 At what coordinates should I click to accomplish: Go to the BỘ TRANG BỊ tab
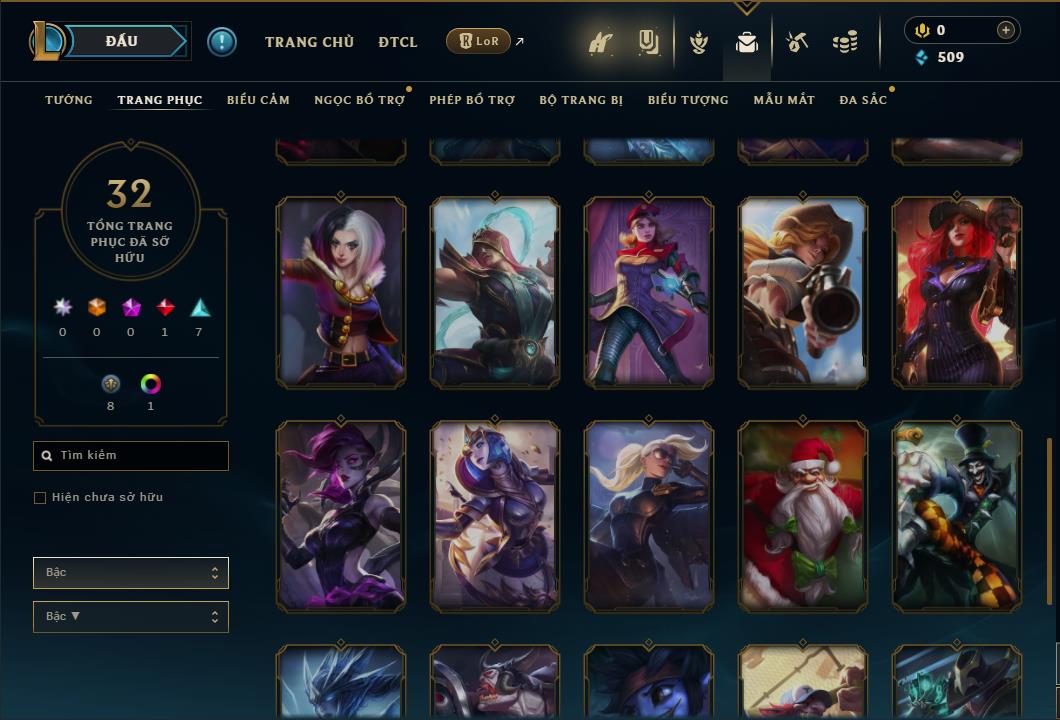pos(581,100)
